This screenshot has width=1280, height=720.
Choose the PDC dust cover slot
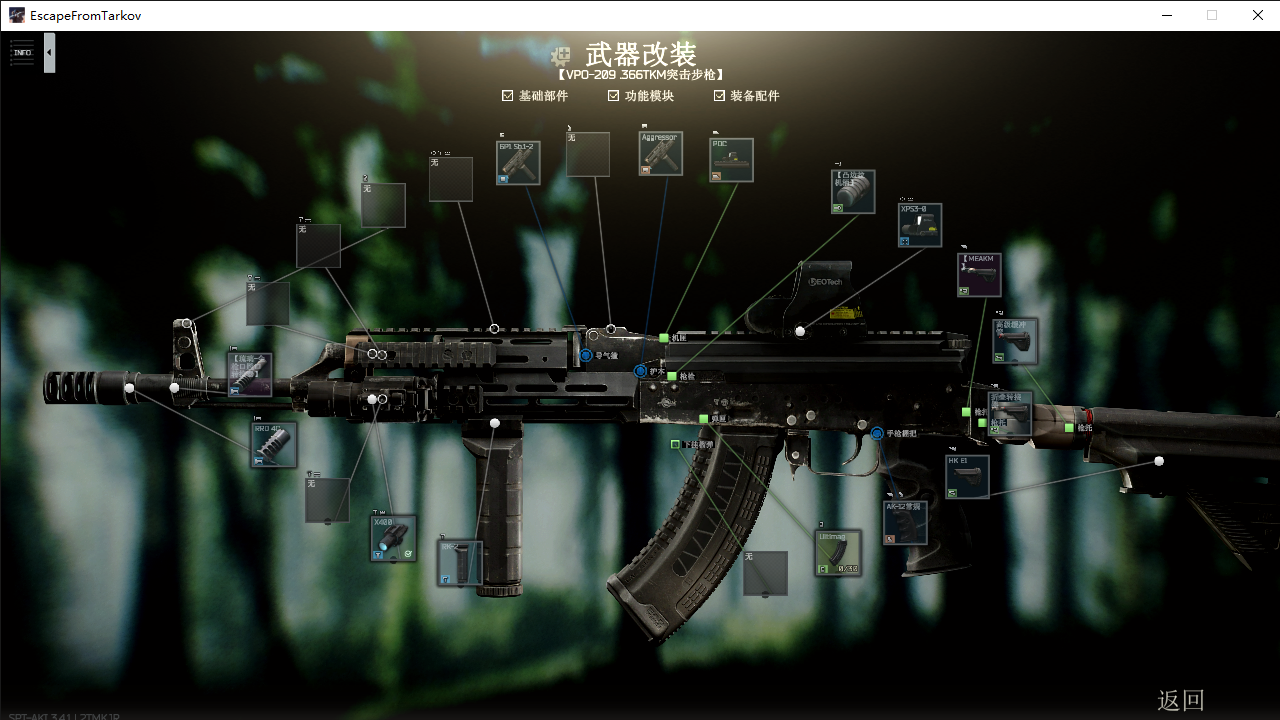coord(731,160)
